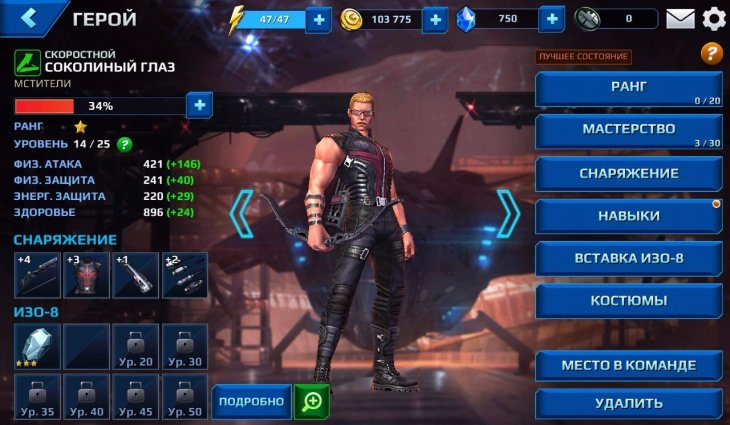Show help via orange question mark
730x425 pixels.
pyautogui.click(x=711, y=53)
